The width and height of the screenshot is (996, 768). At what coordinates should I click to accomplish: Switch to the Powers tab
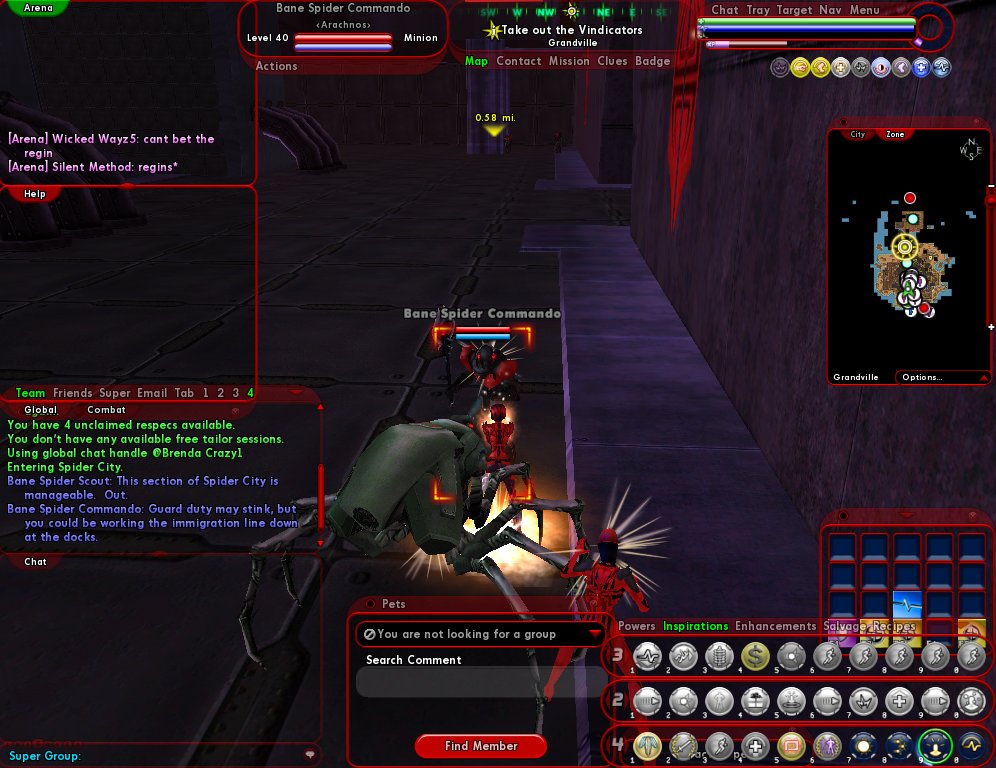click(x=637, y=626)
